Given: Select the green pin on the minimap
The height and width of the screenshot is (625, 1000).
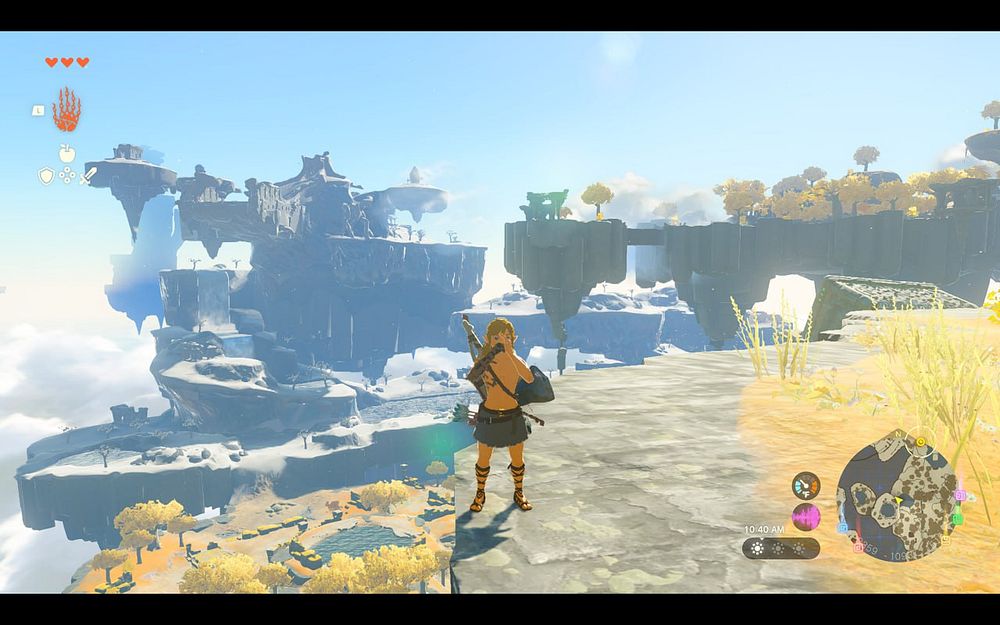Looking at the screenshot, I should (957, 519).
